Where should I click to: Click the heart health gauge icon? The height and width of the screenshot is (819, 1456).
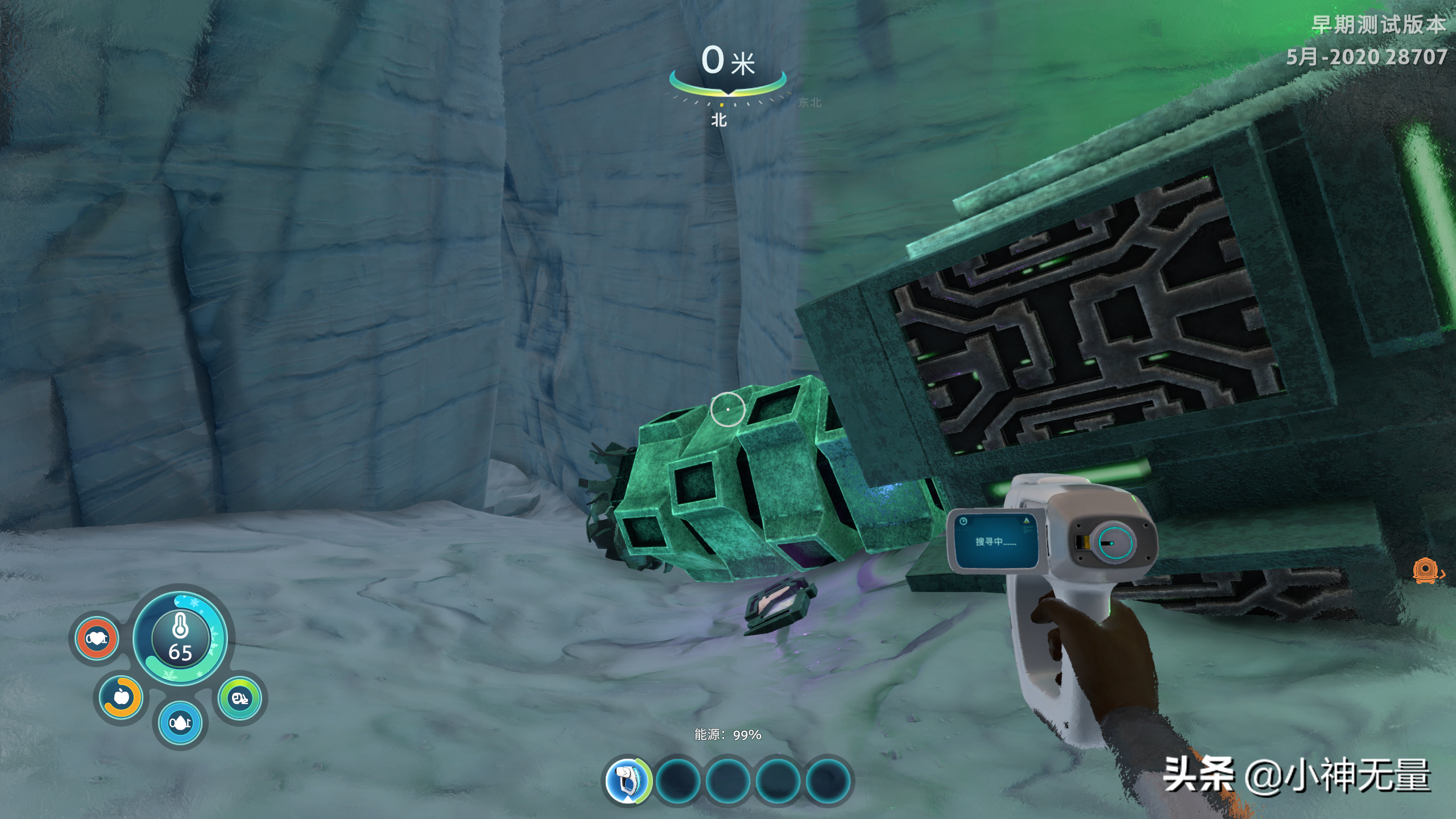(96, 639)
